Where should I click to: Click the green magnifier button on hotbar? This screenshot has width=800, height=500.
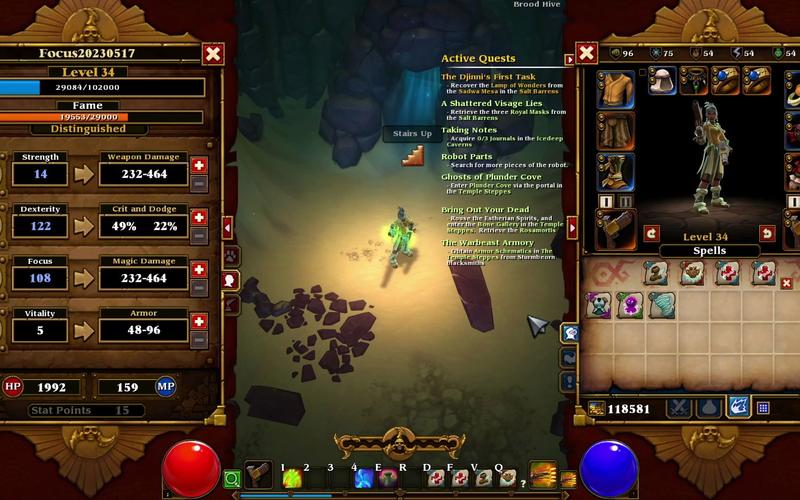coord(232,478)
